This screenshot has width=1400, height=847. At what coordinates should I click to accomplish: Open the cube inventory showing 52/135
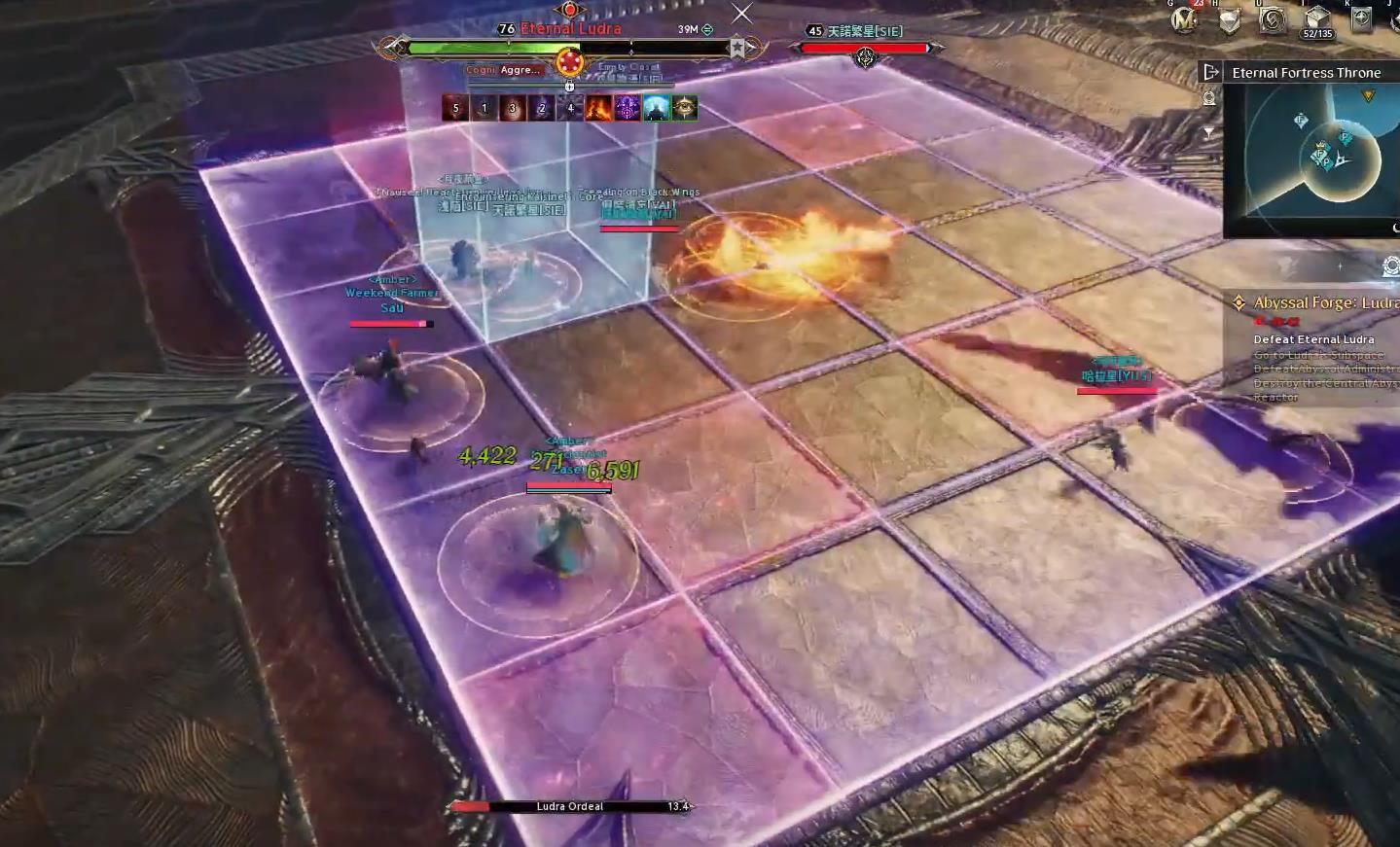click(1317, 19)
